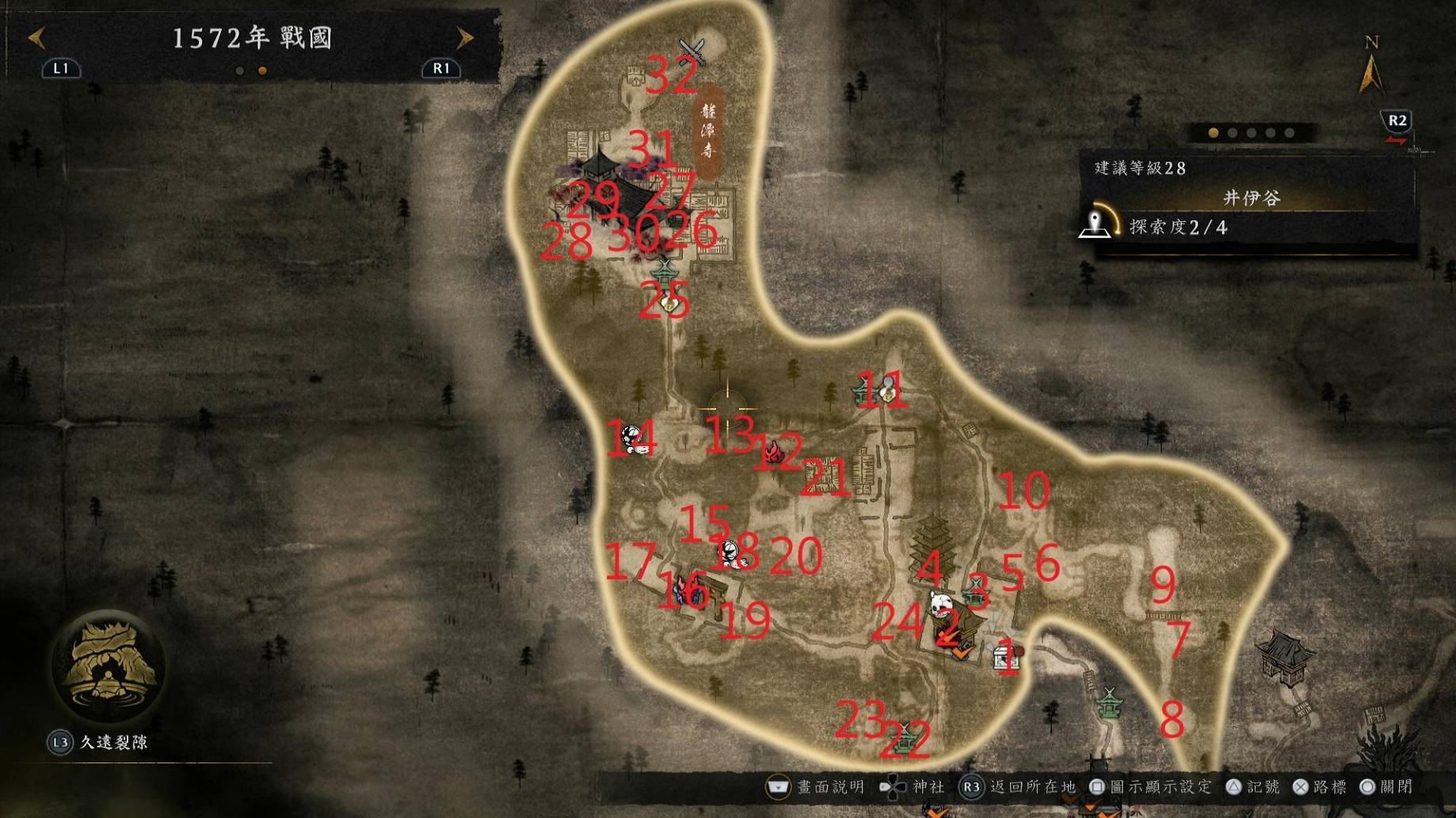Screen dimensions: 1456x818
Task: Select the dark gate building marker
Action: pyautogui.click(x=1284, y=658)
